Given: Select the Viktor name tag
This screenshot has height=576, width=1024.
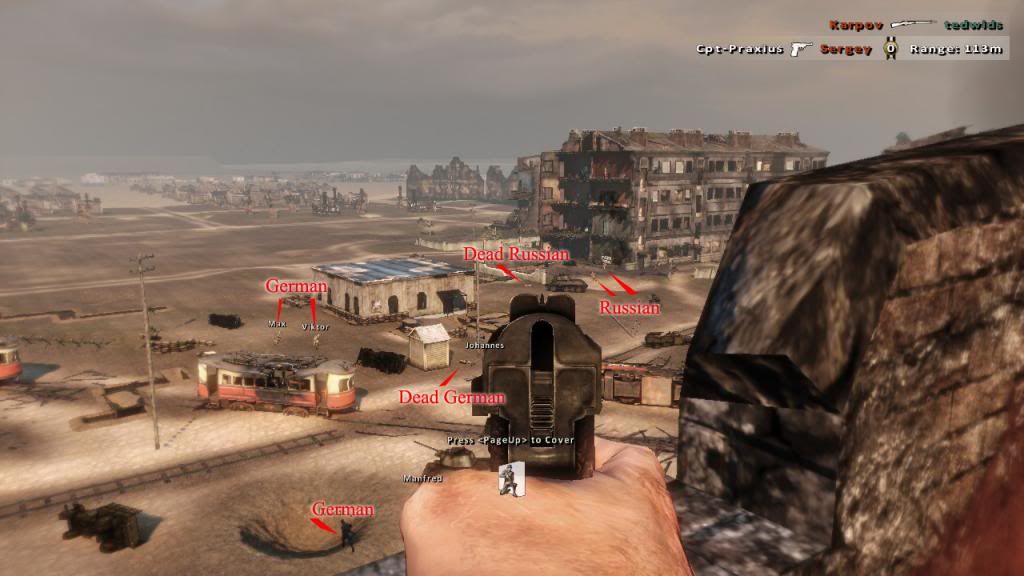Looking at the screenshot, I should click(315, 326).
